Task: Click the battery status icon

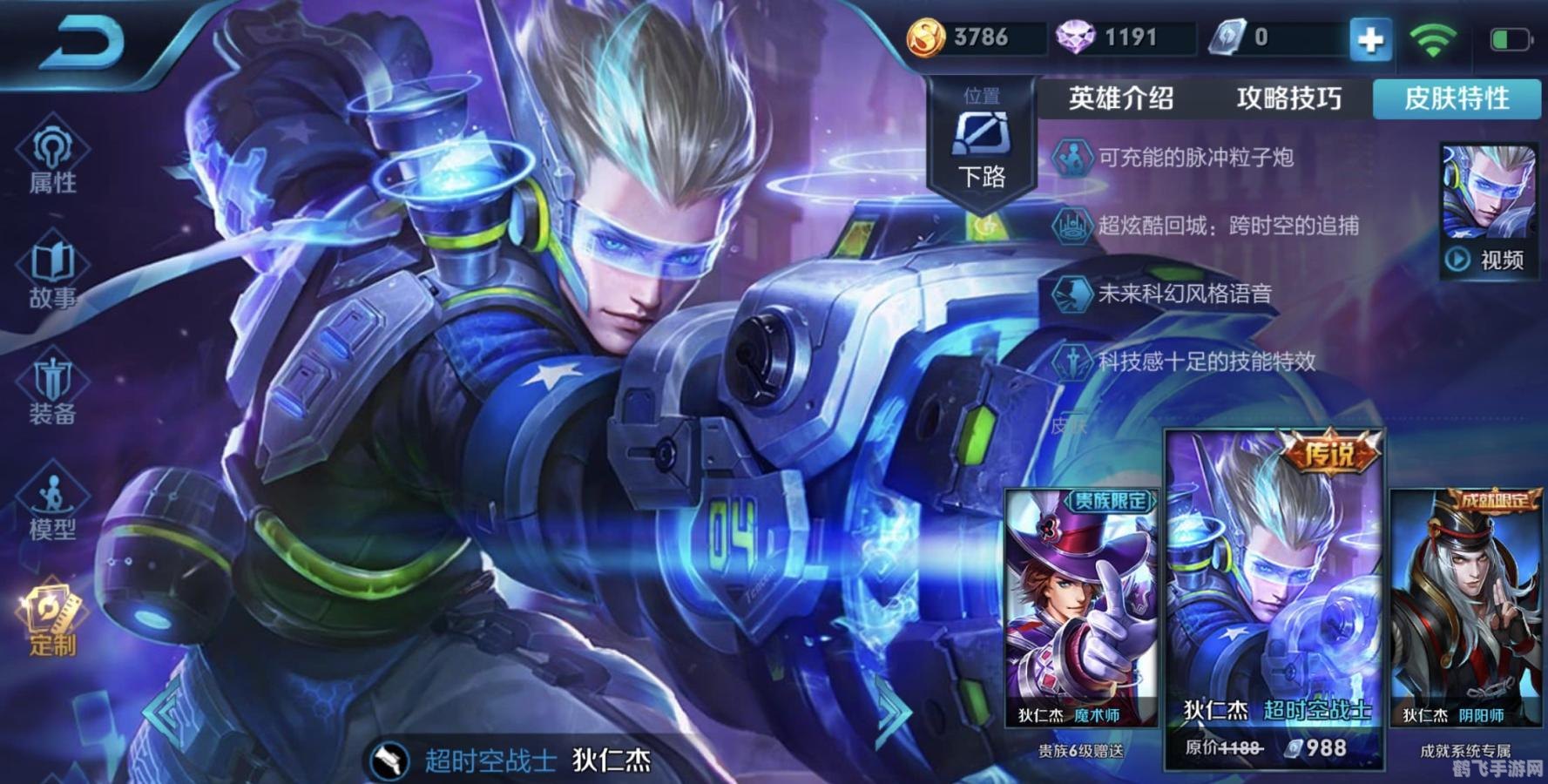Action: tap(1512, 38)
